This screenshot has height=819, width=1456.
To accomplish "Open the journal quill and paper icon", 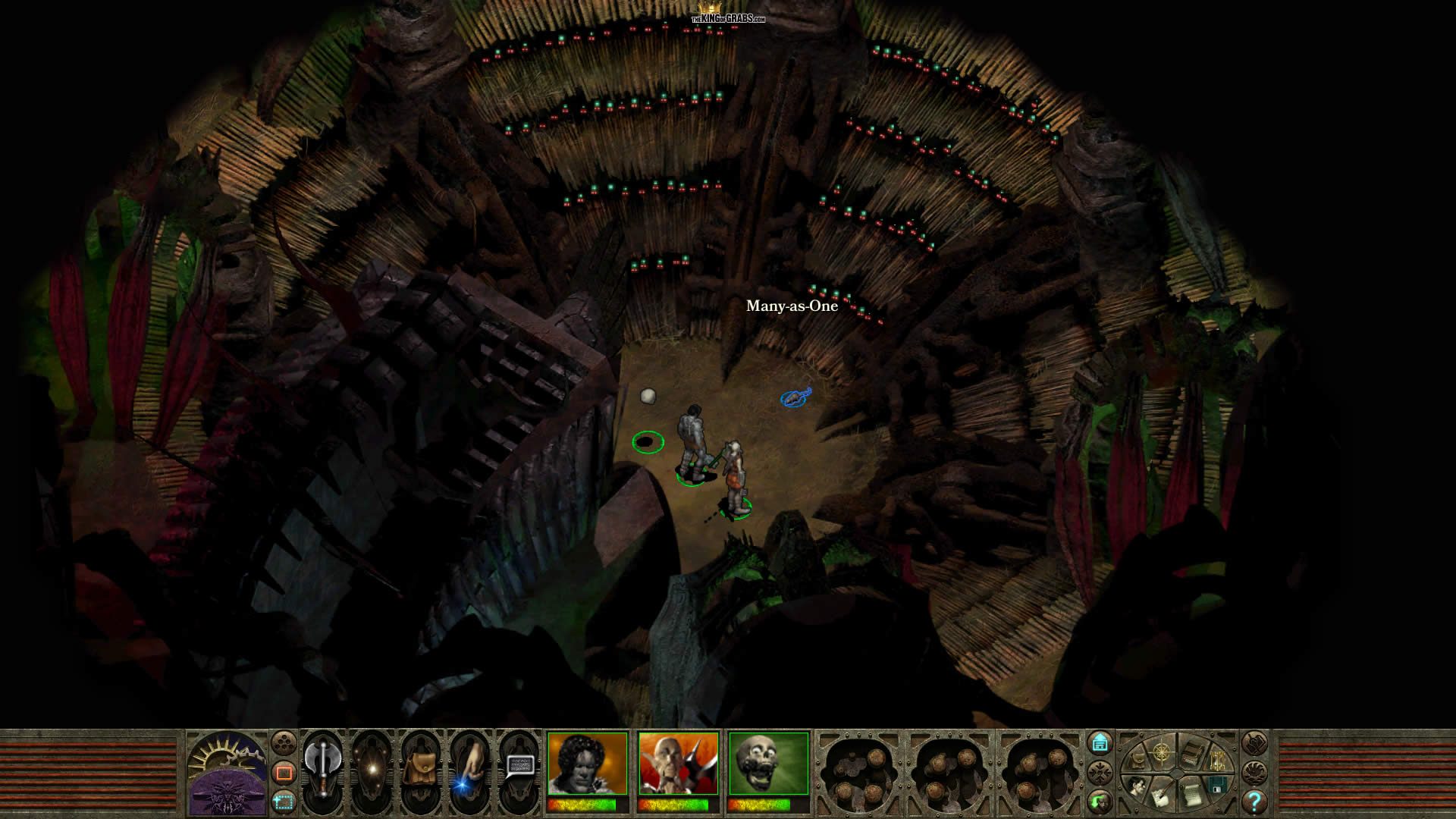I will click(1161, 796).
